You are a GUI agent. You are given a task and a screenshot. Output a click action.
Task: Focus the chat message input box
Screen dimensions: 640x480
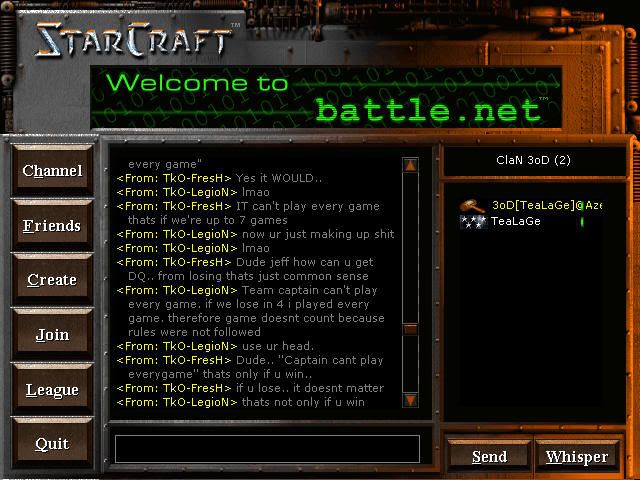tap(267, 449)
